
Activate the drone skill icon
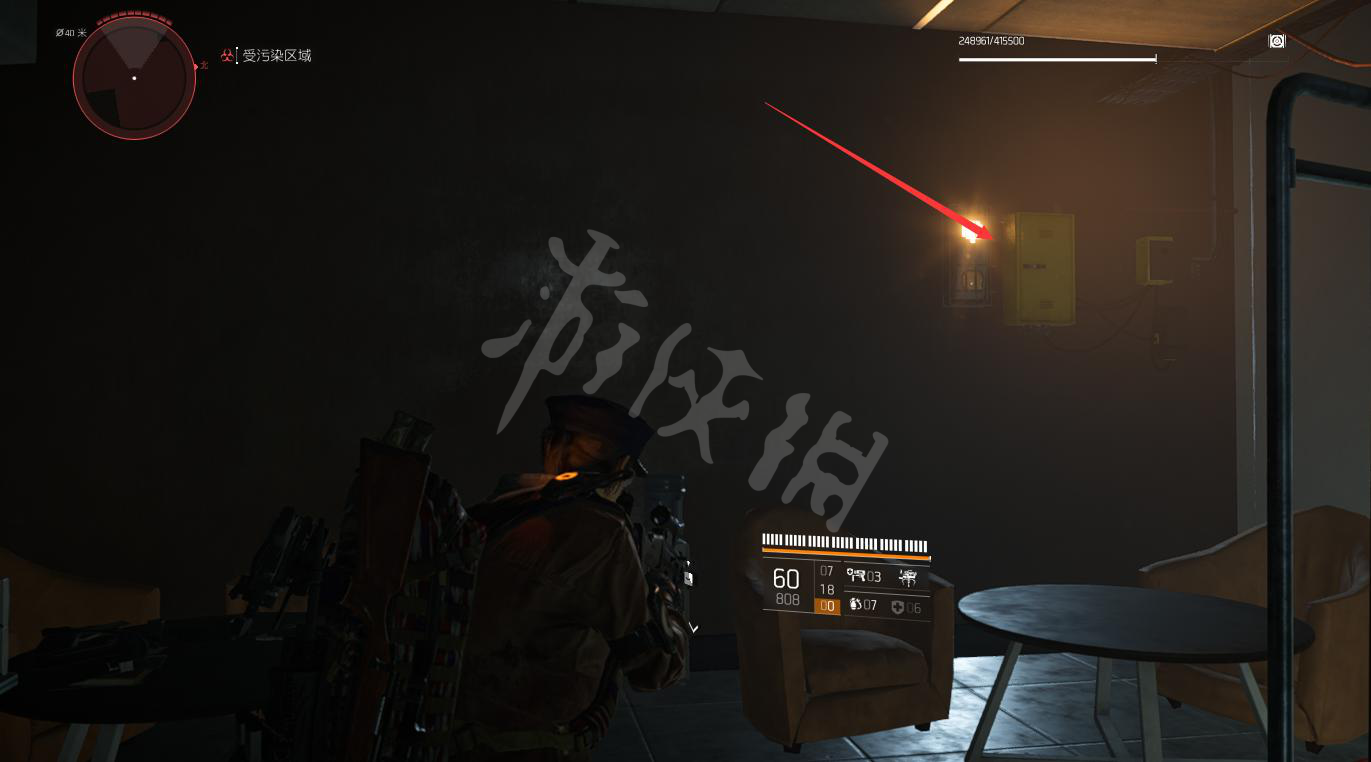(x=908, y=576)
